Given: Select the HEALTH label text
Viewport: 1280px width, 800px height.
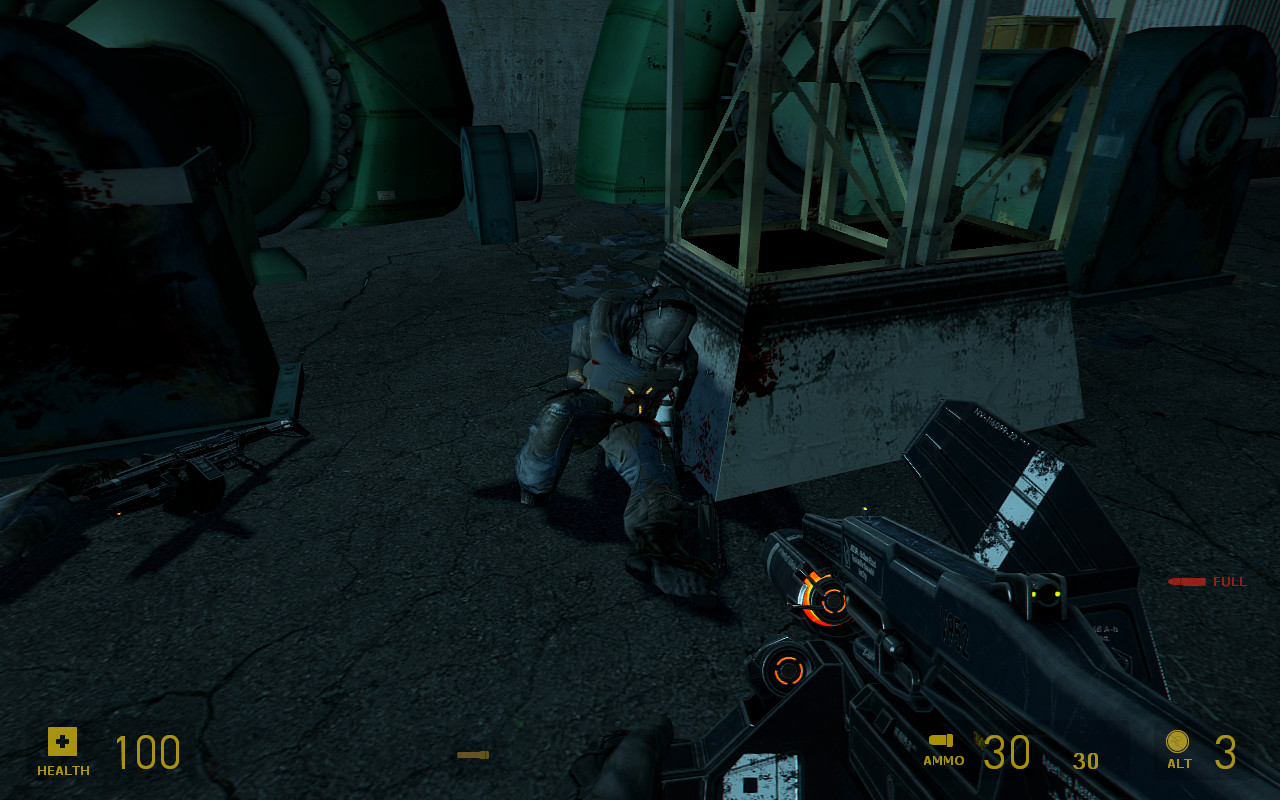Looking at the screenshot, I should (61, 771).
